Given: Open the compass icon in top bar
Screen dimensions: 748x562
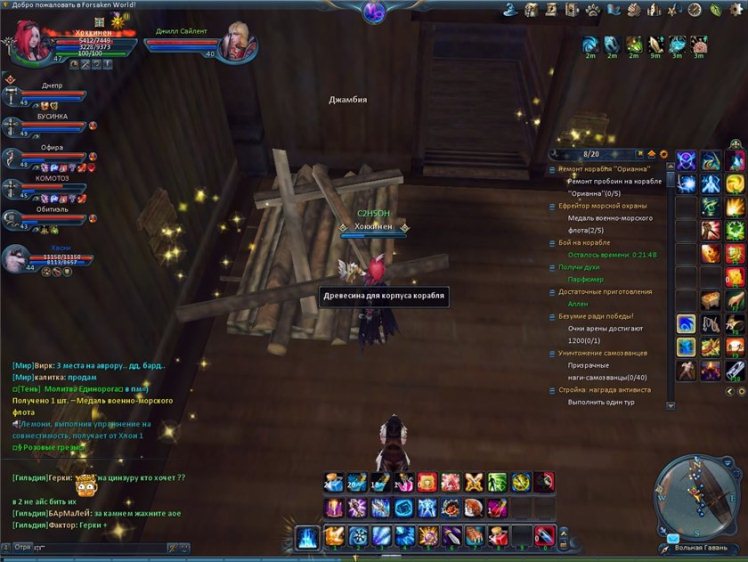Looking at the screenshot, I should [x=694, y=9].
